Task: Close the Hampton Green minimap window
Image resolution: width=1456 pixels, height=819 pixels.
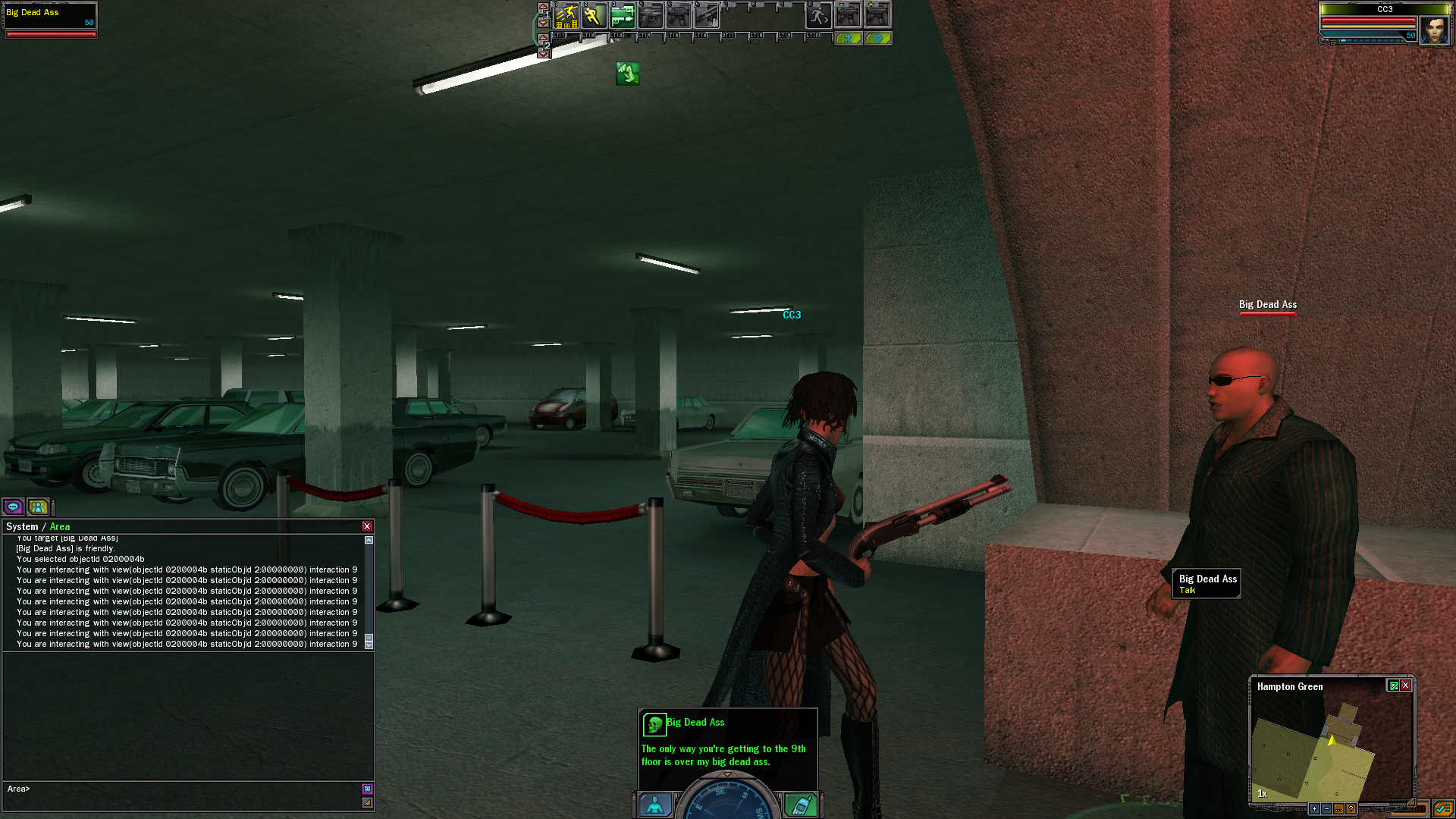Action: click(1406, 686)
